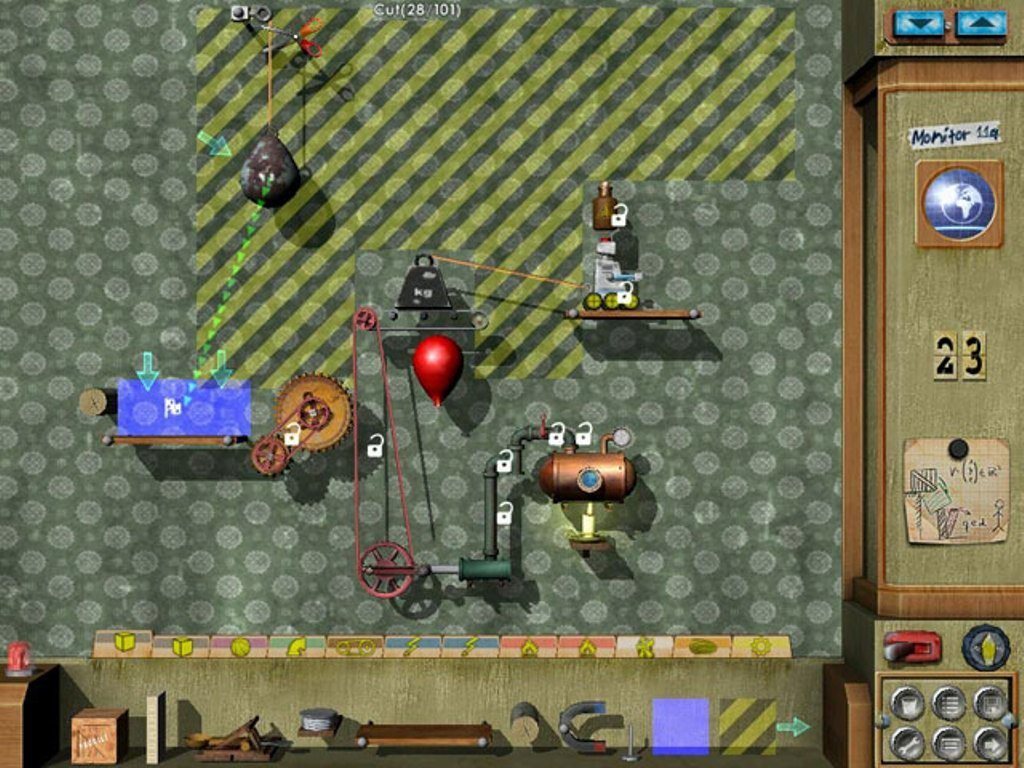Click the blue down-arrow button

[x=918, y=24]
